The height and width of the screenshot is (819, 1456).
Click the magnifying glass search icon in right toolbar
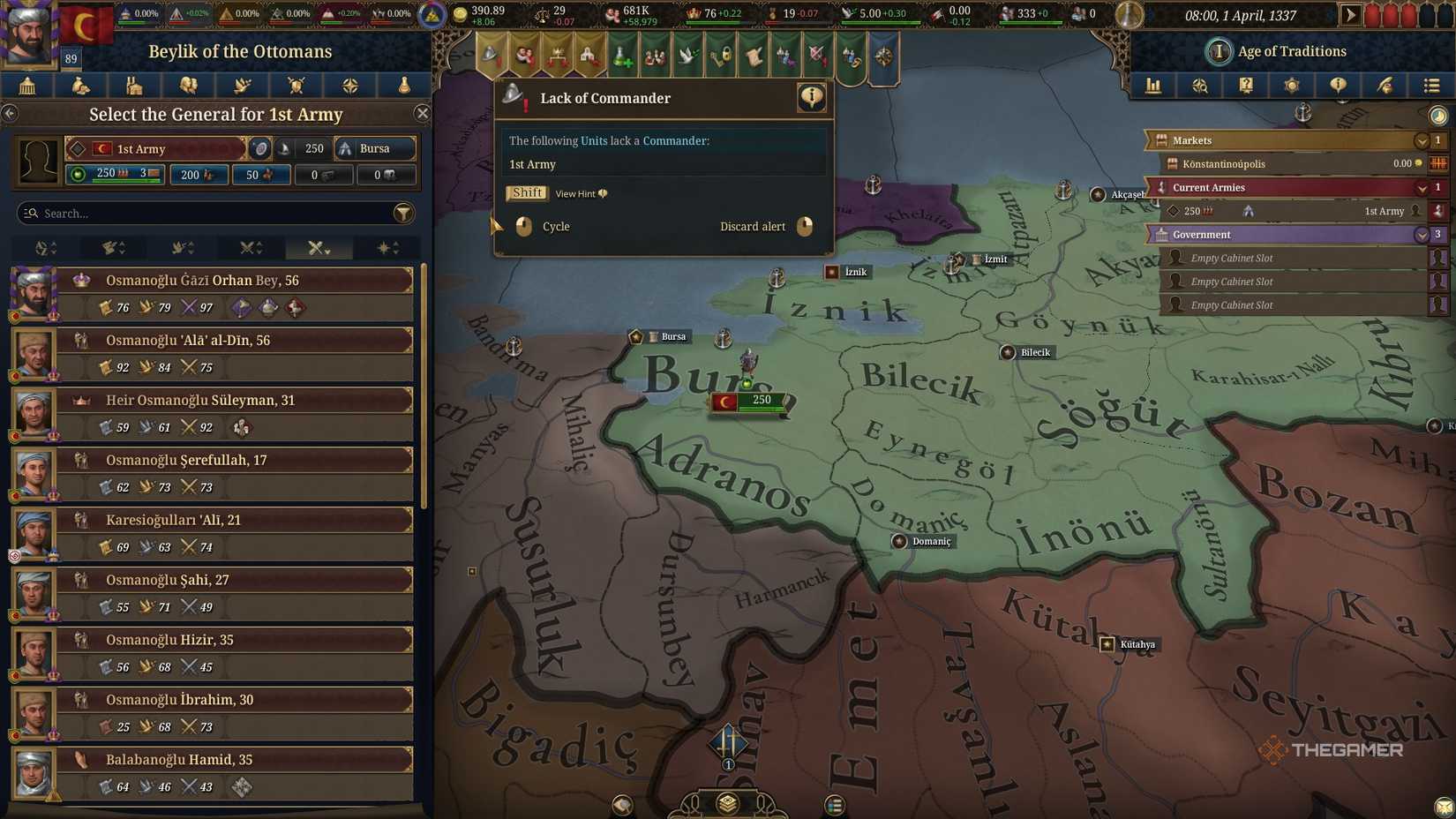[1199, 86]
